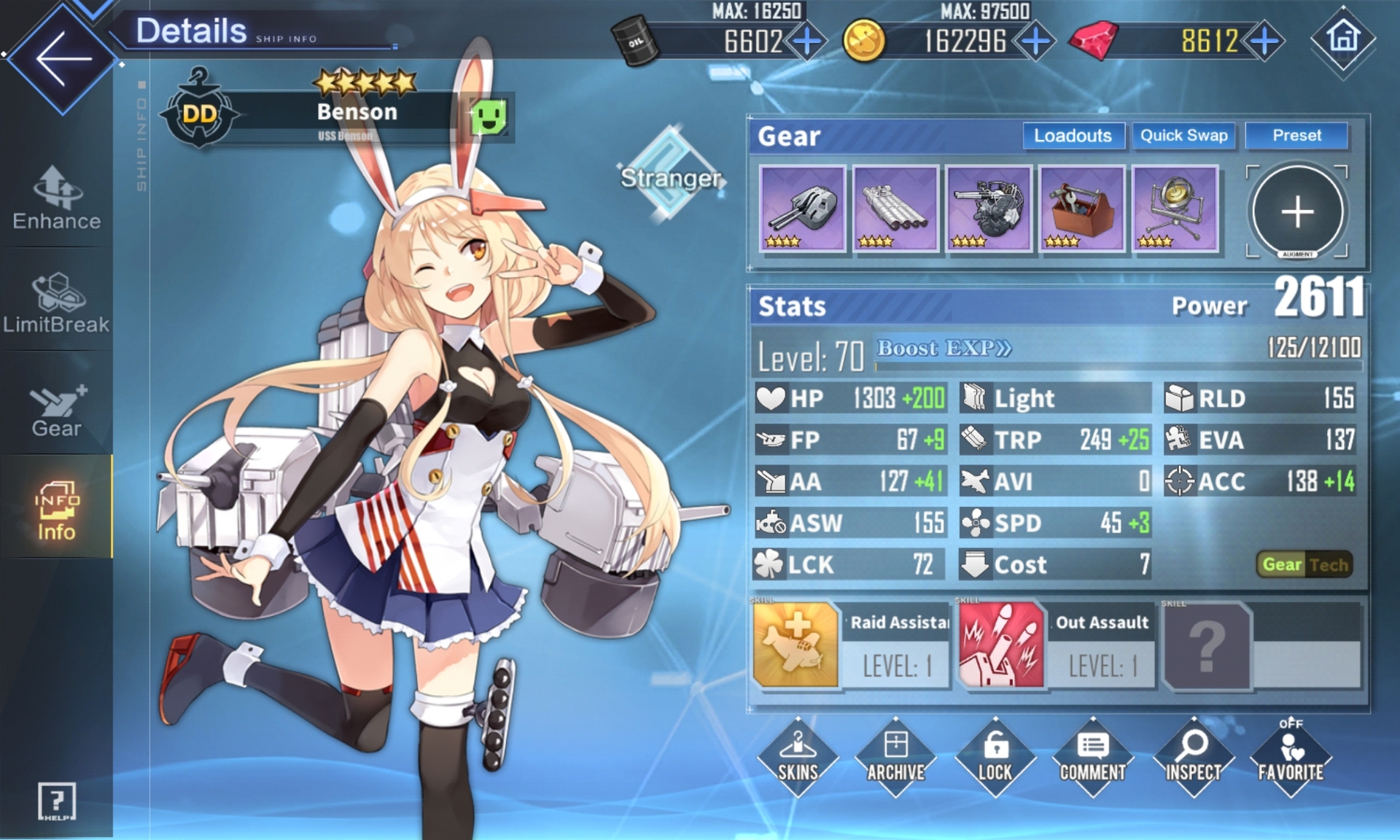Return to the home screen
This screenshot has width=1400, height=840.
tap(1343, 39)
